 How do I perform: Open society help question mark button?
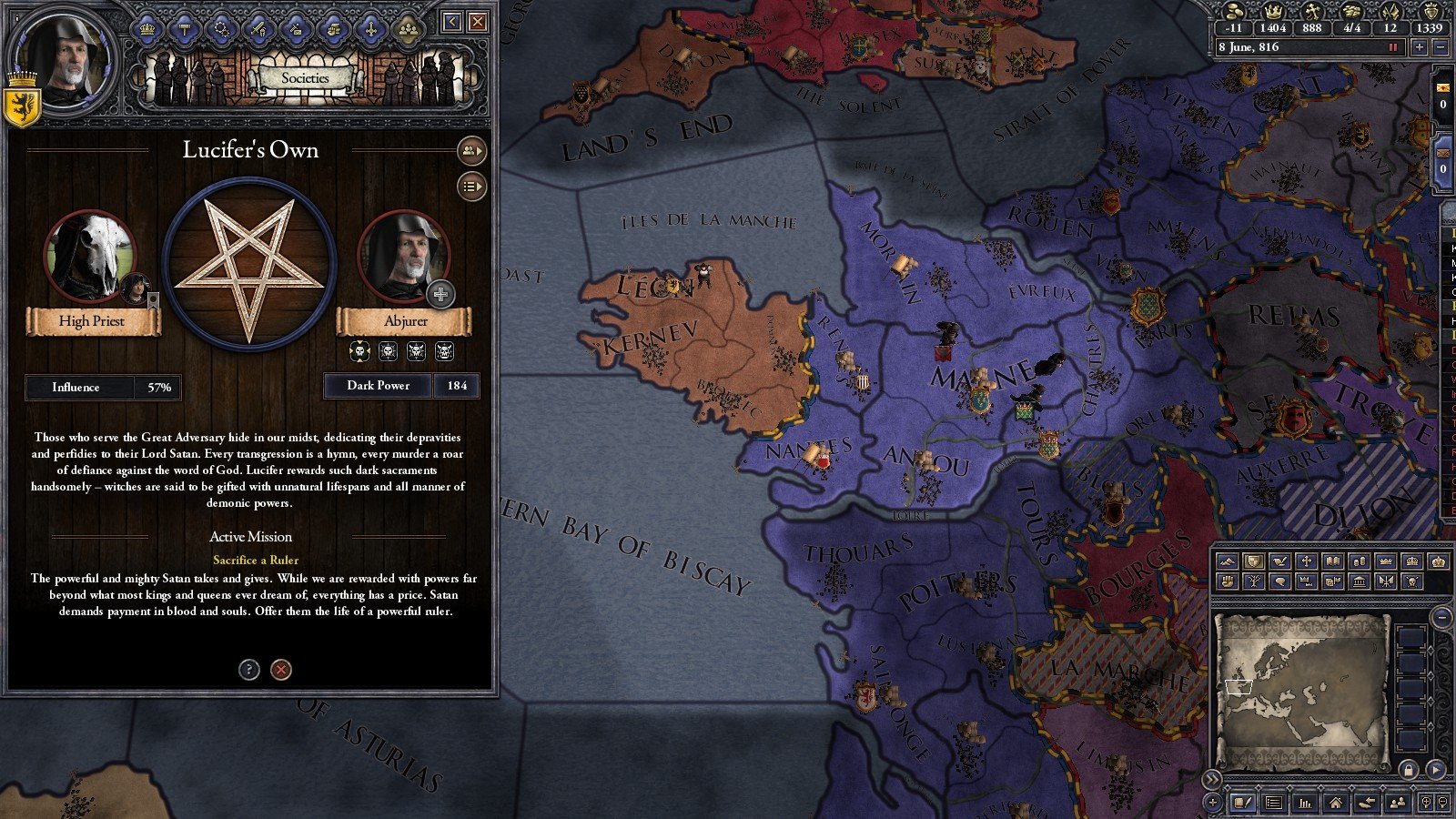click(248, 670)
